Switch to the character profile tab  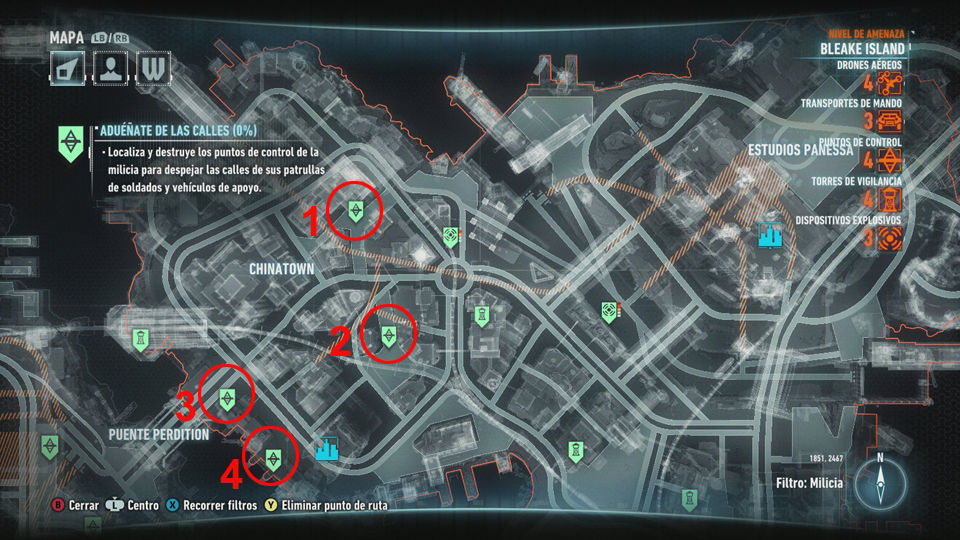pyautogui.click(x=110, y=67)
